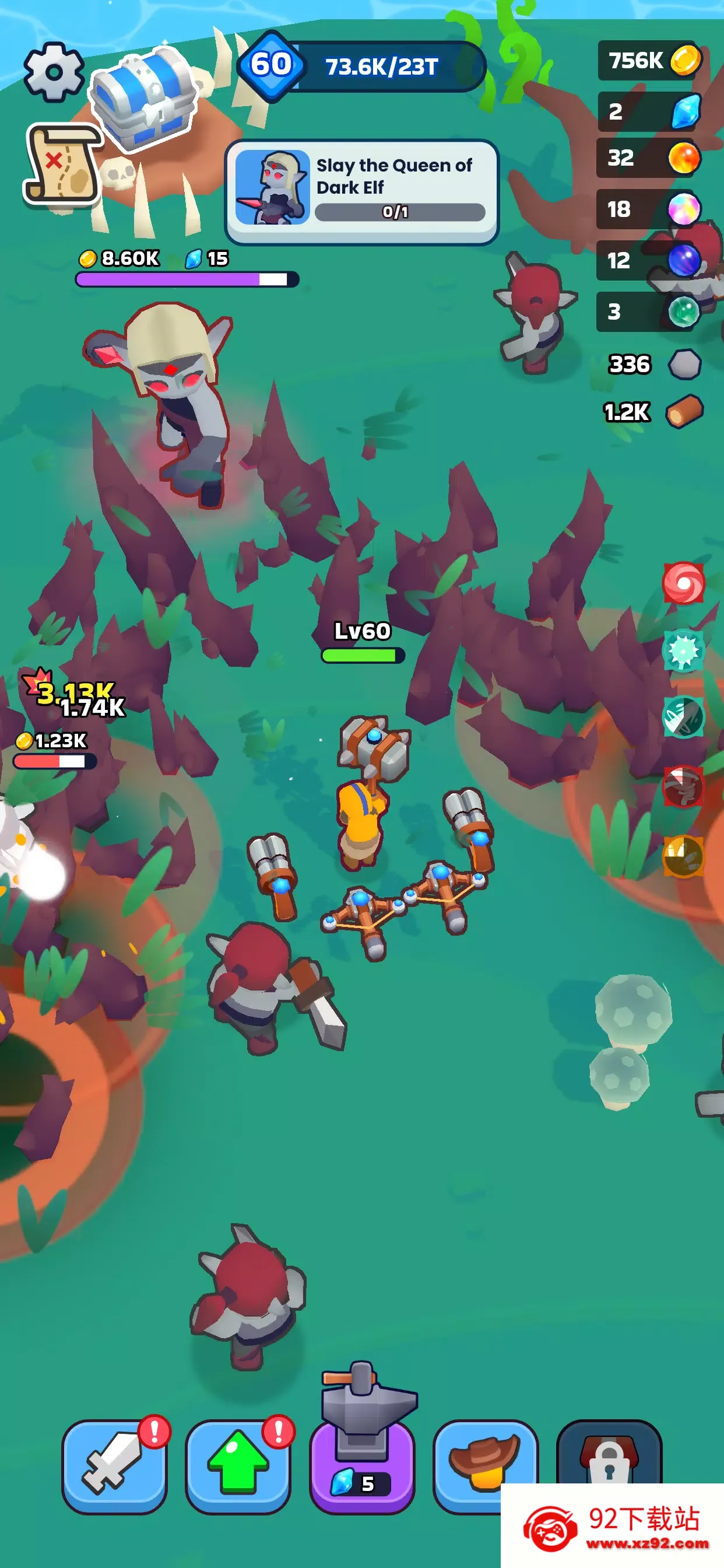Activate the red dash skill
Viewport: 724px width, 1568px height.
pos(683,786)
